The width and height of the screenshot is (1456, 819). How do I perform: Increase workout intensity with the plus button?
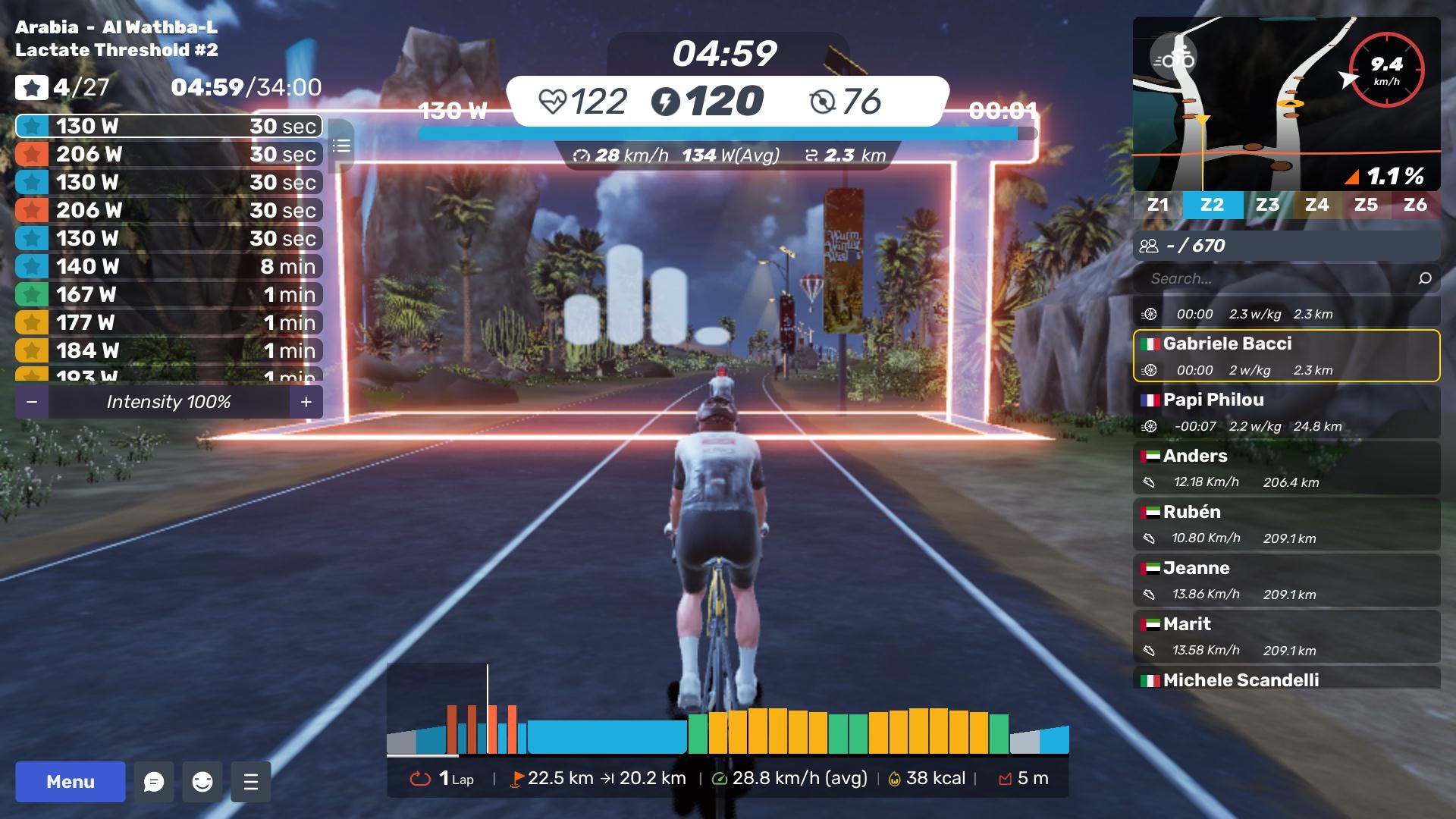(306, 402)
